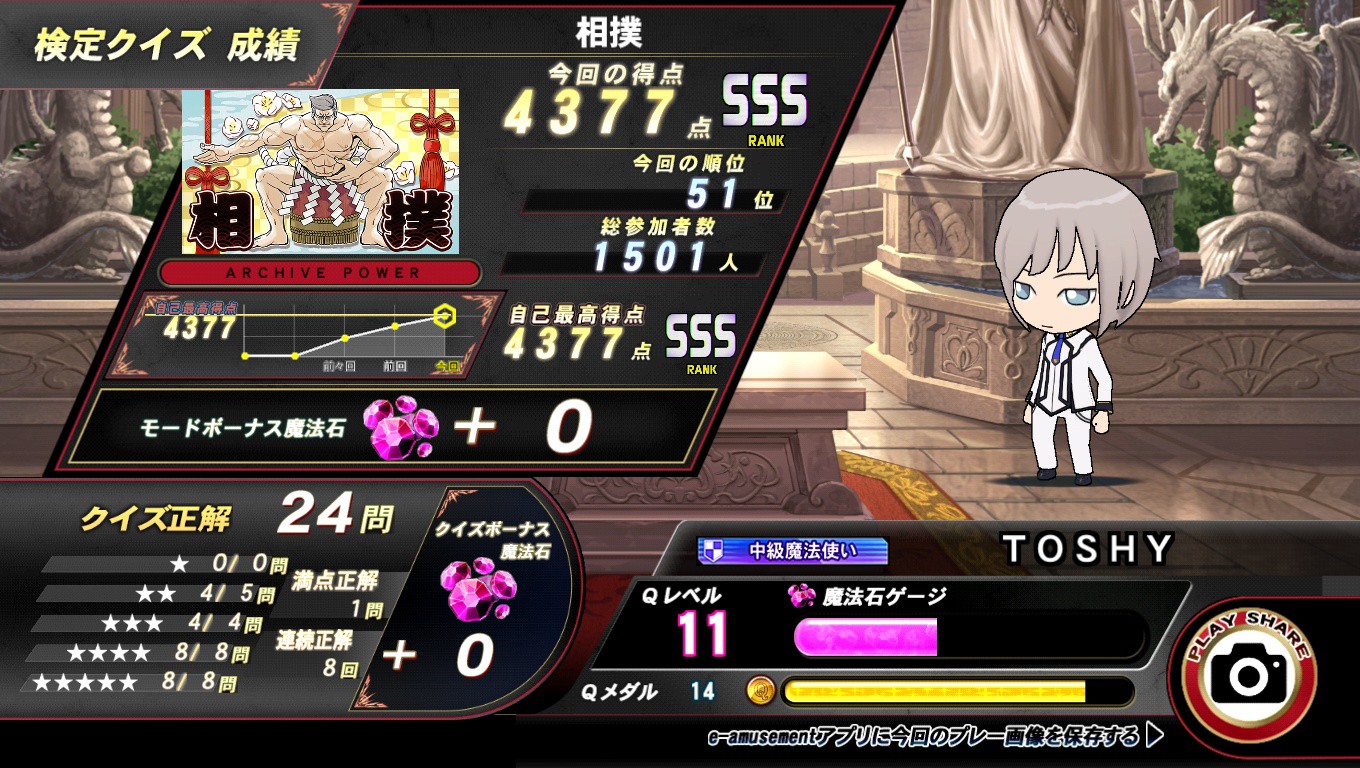Tap the PLAY SHARE camera button
The width and height of the screenshot is (1360, 768).
1248,674
